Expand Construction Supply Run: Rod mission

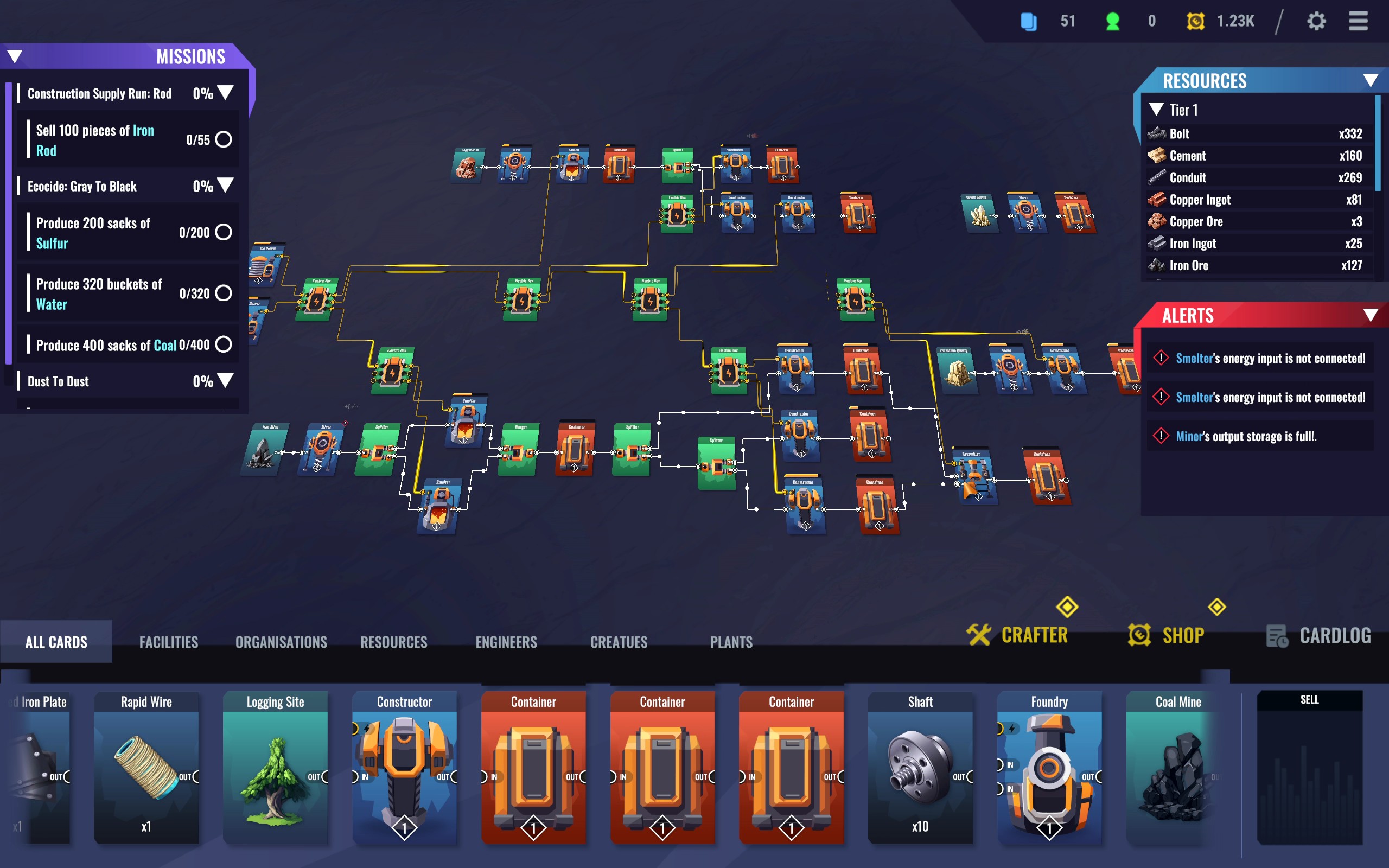[226, 93]
